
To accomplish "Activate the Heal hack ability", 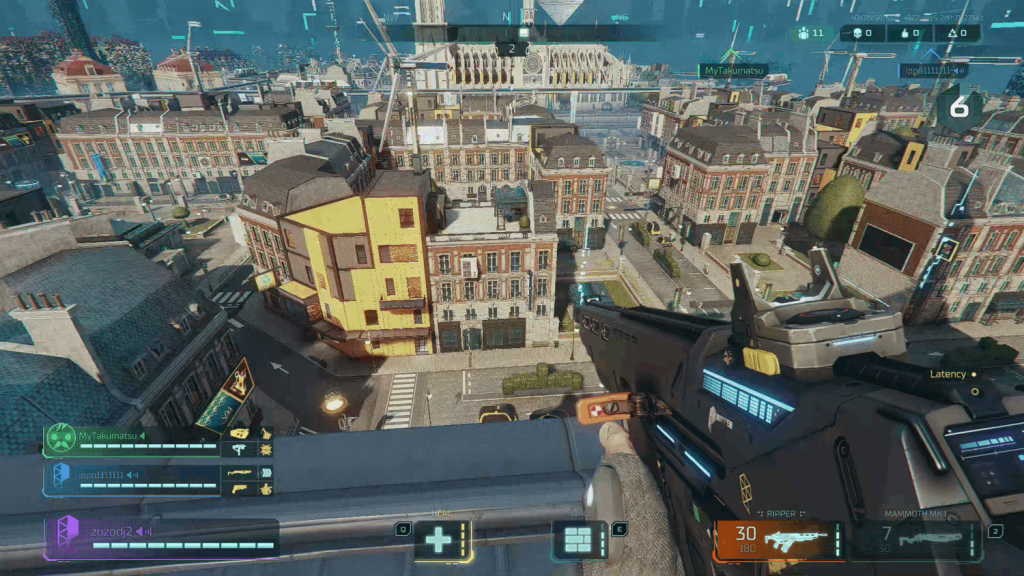I will click(439, 540).
